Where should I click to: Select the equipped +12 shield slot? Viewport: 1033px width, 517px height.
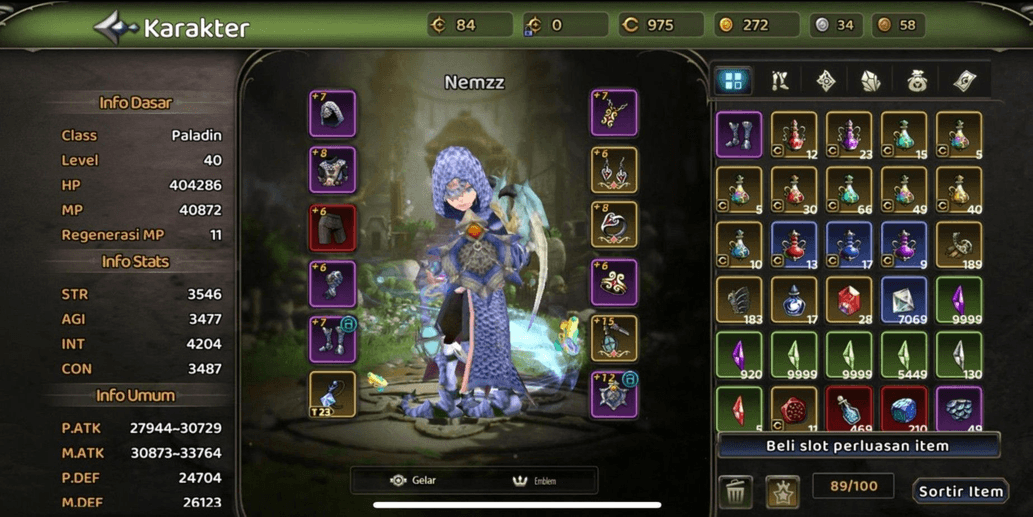click(x=614, y=396)
